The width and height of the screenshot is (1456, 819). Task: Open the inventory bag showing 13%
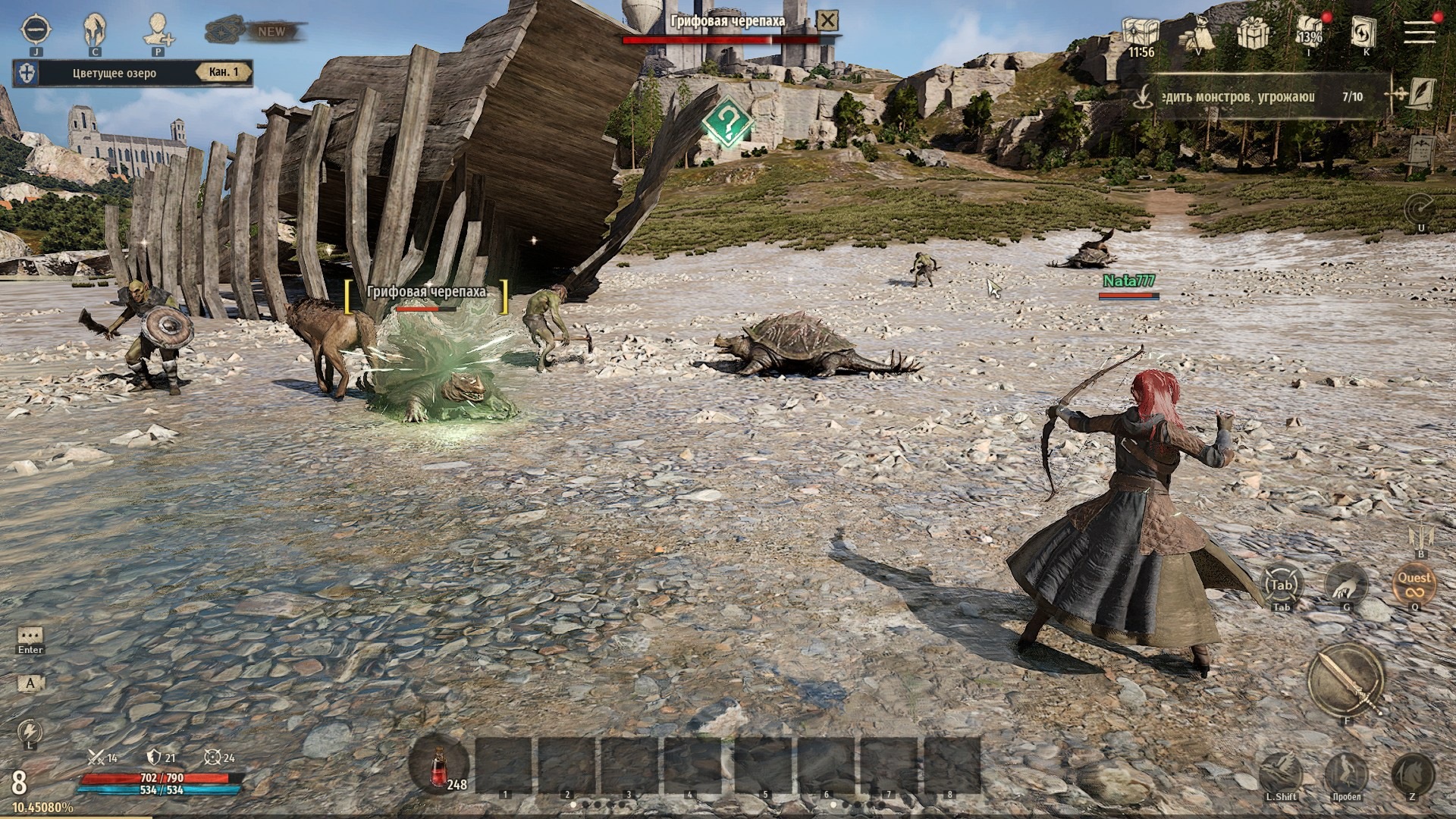pyautogui.click(x=1310, y=33)
